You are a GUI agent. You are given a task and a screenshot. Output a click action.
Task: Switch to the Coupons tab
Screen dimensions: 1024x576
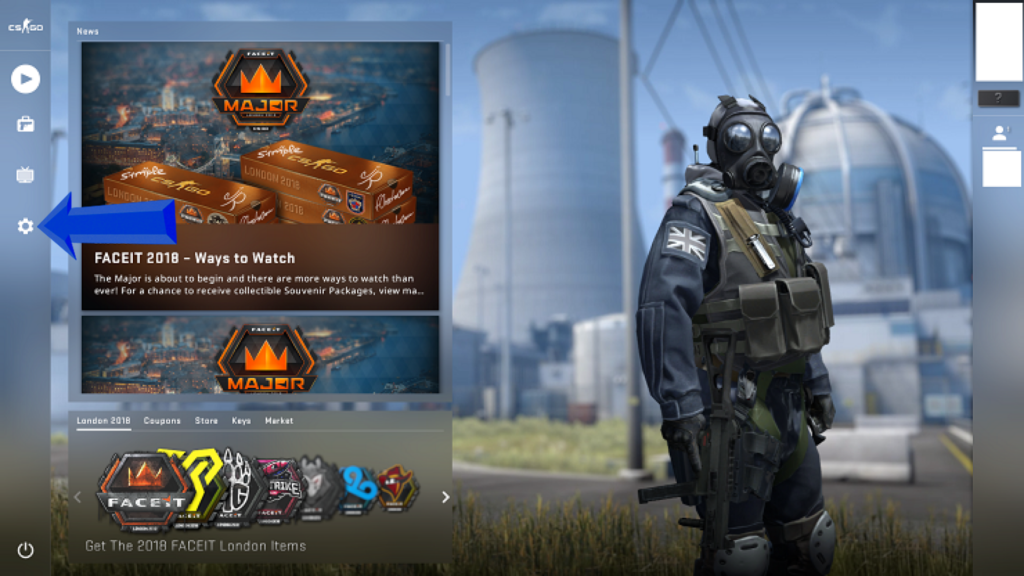162,421
